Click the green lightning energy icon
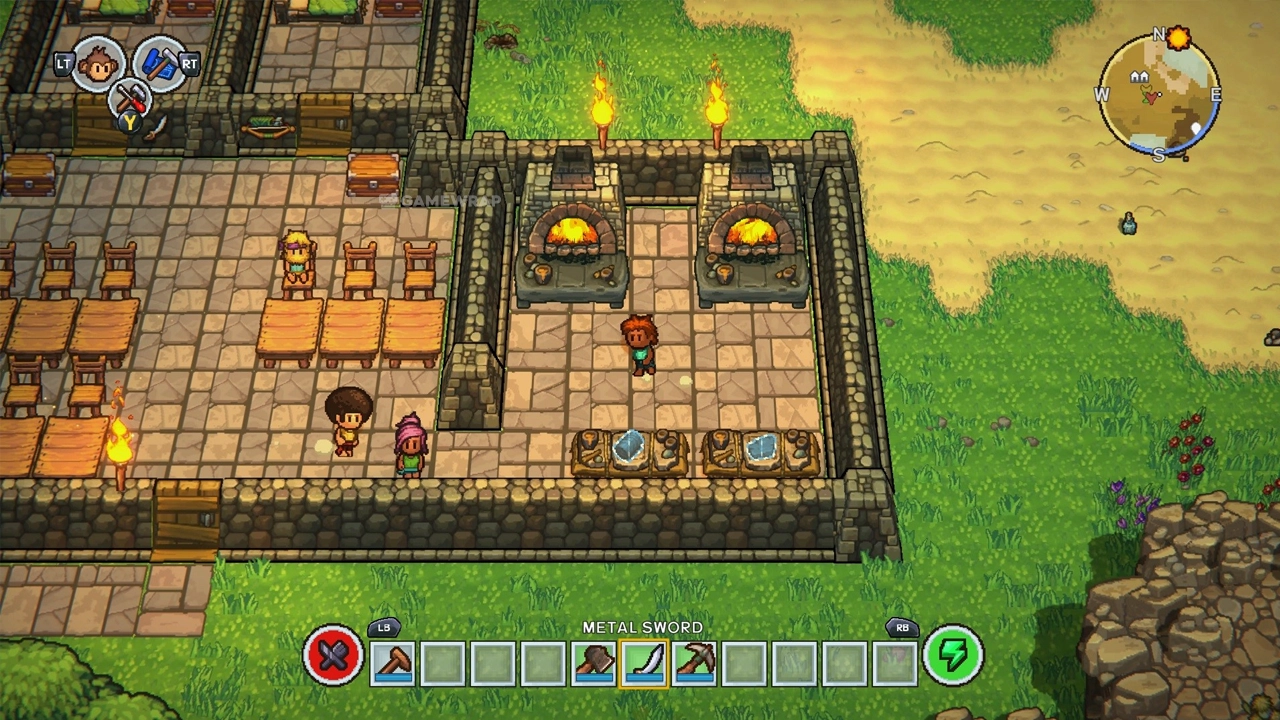Viewport: 1280px width, 720px height. click(952, 657)
